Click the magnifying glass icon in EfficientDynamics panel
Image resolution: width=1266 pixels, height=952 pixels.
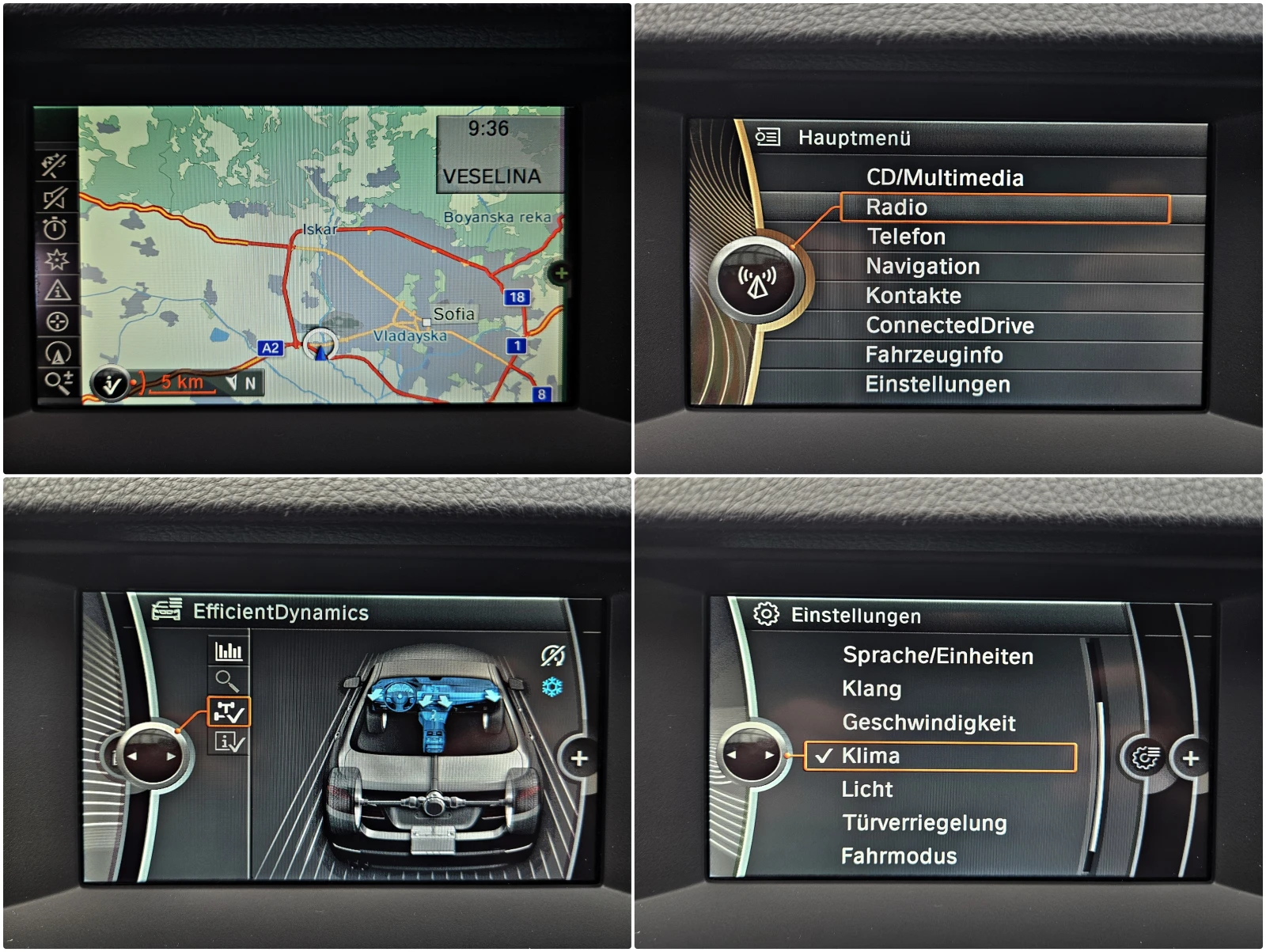pos(228,681)
